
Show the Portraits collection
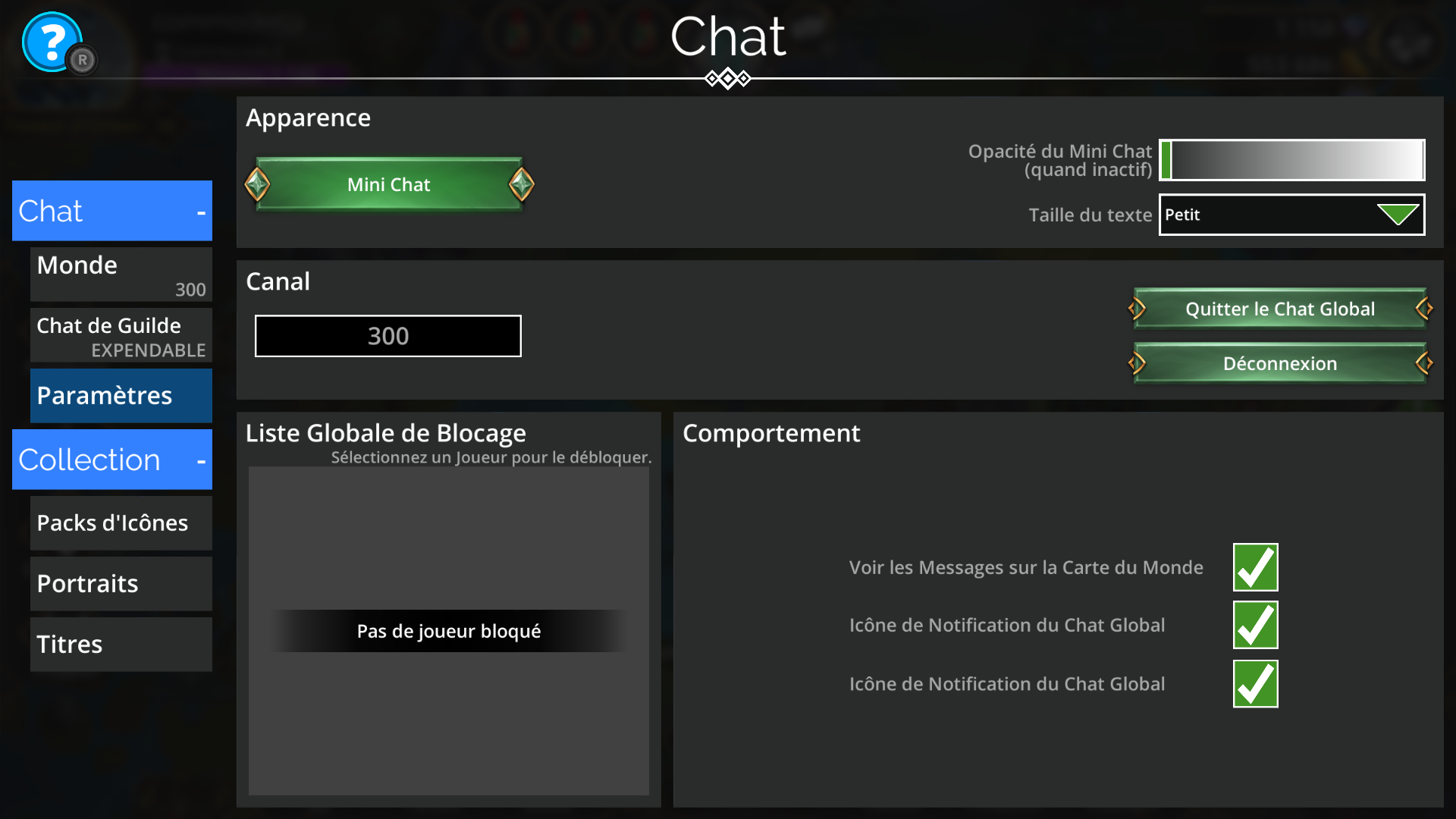point(121,584)
